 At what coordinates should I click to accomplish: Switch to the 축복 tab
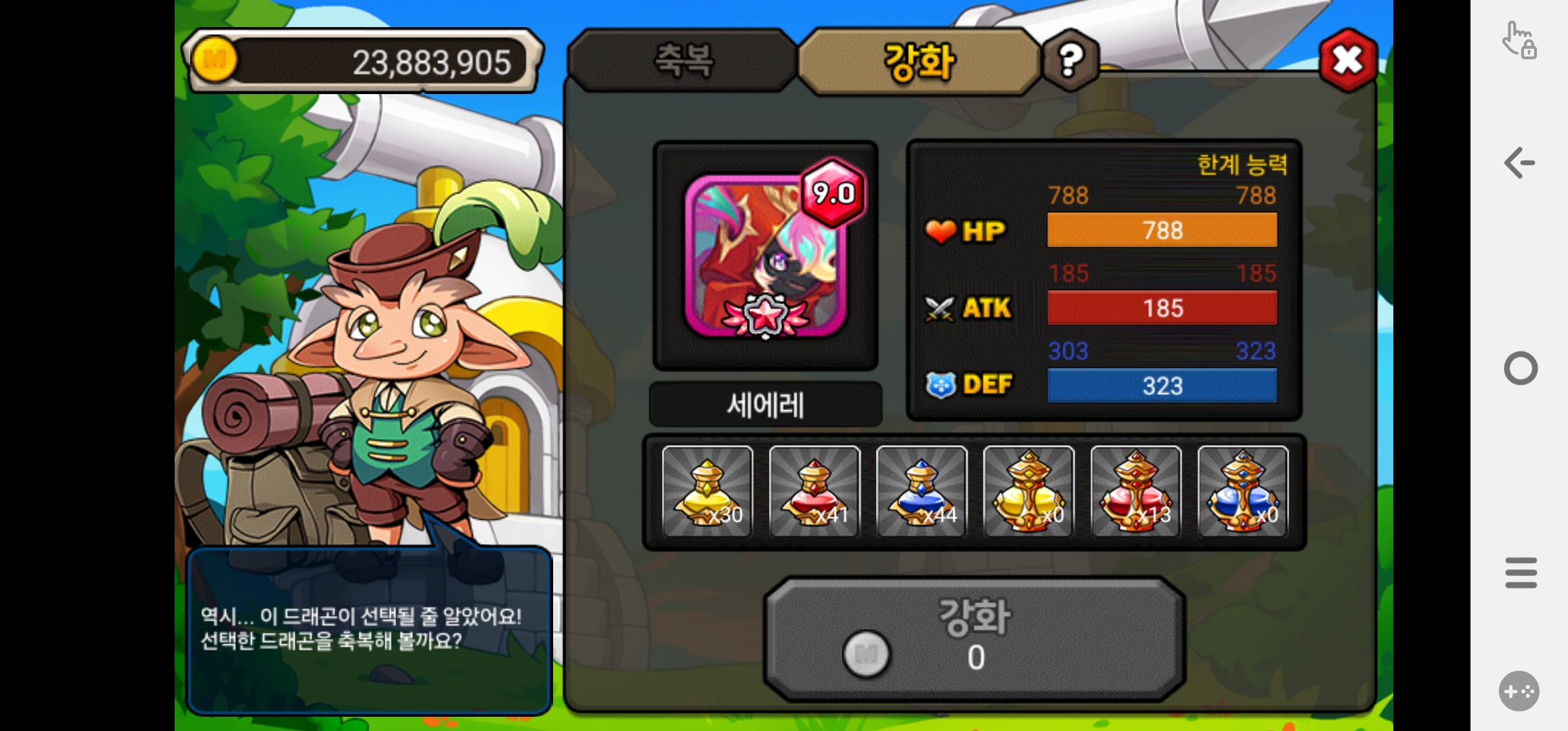tap(682, 61)
